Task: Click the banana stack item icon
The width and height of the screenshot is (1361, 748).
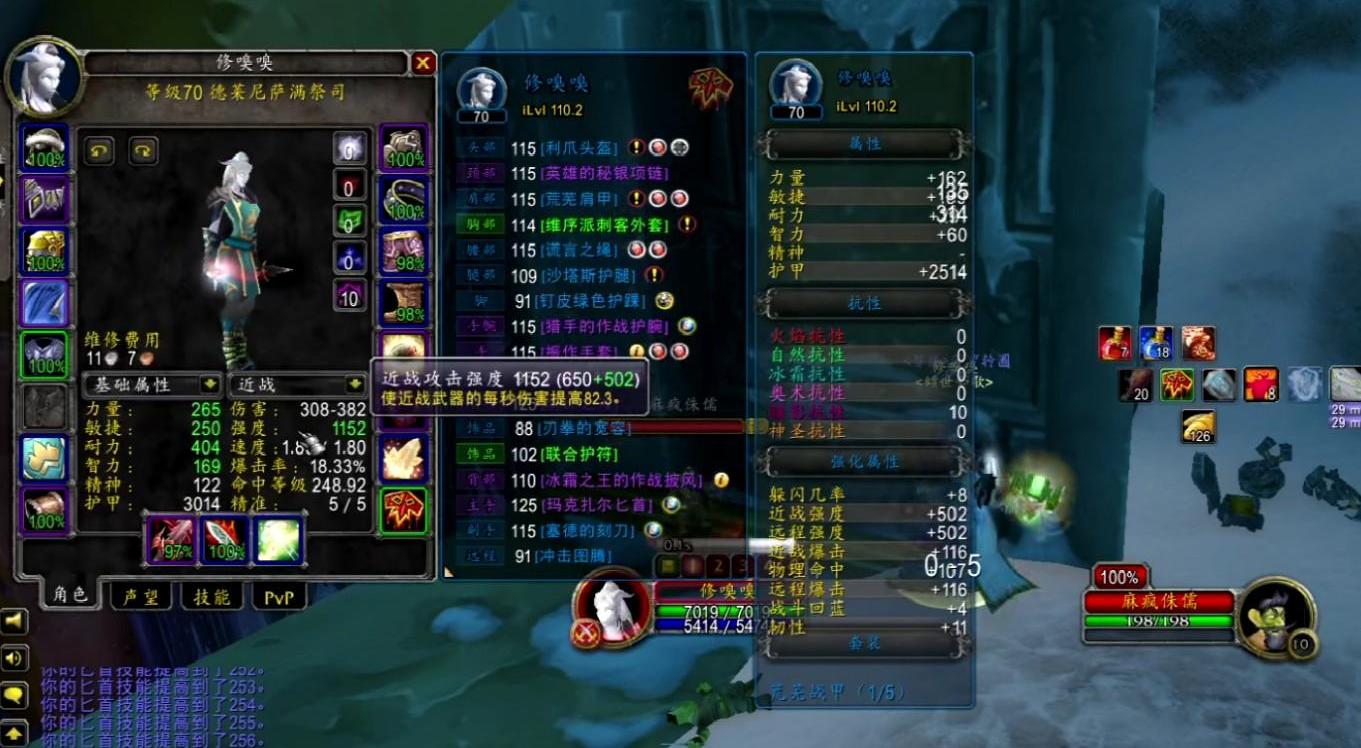Action: (1197, 426)
